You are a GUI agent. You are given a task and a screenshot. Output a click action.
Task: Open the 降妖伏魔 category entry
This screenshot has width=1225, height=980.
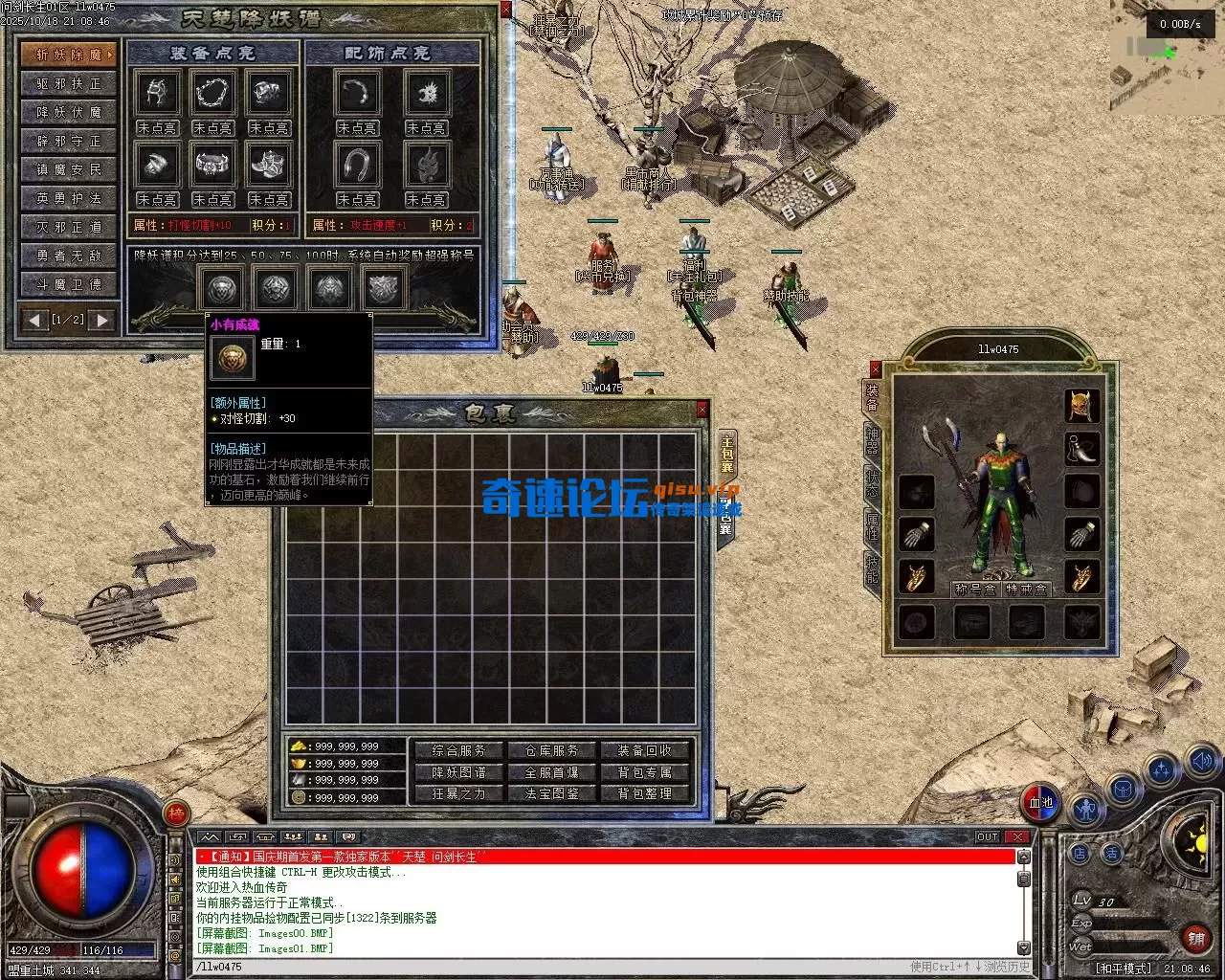69,112
